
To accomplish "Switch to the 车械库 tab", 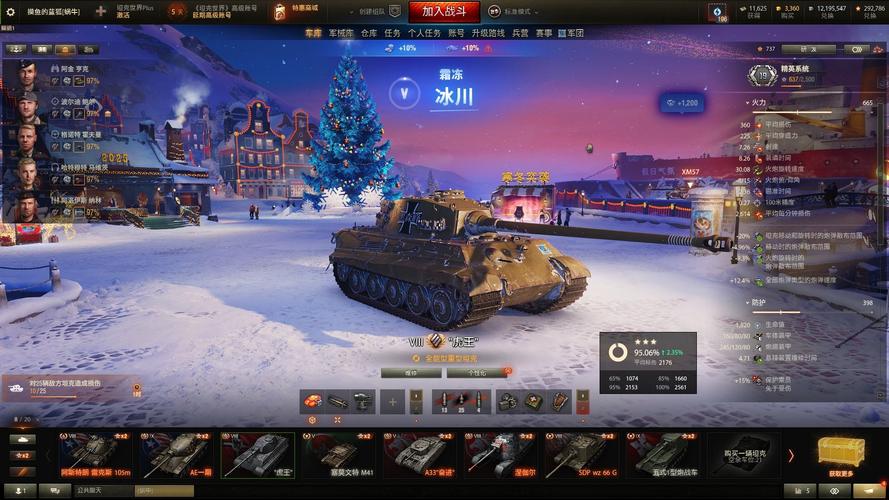I will tap(341, 33).
